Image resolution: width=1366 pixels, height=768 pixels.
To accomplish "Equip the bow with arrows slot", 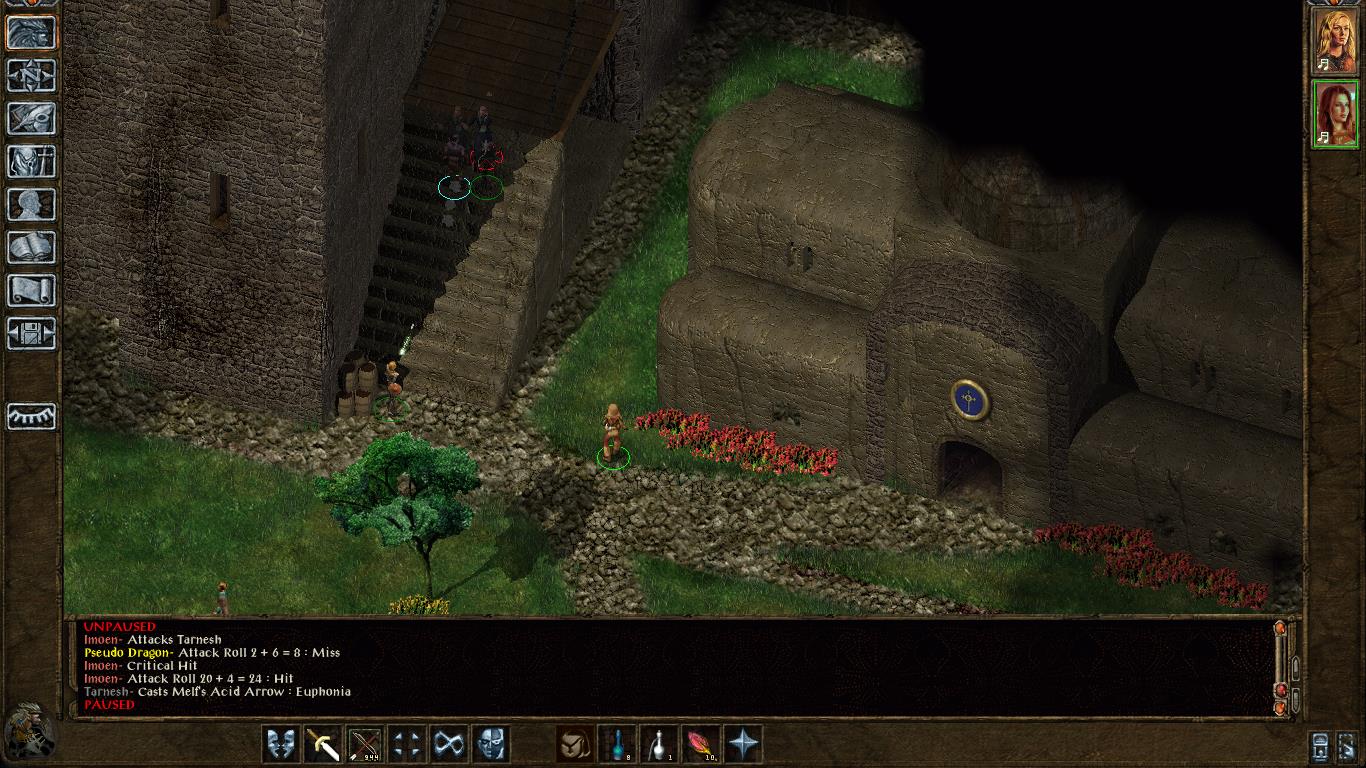I will [365, 744].
